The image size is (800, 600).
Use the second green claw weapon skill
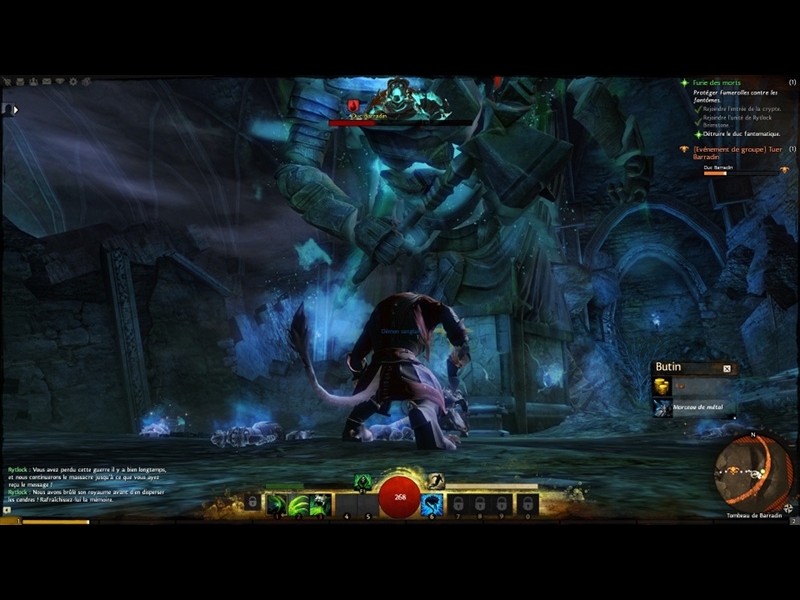point(298,505)
